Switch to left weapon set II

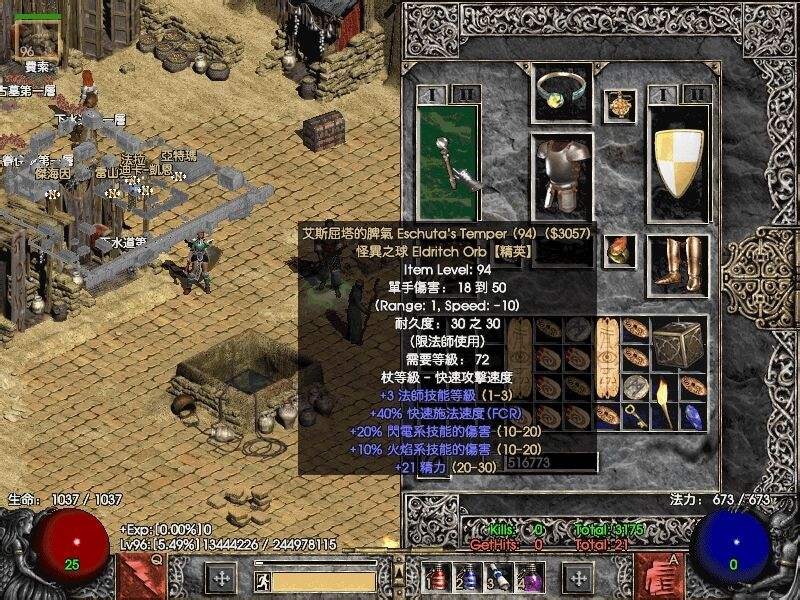click(464, 94)
